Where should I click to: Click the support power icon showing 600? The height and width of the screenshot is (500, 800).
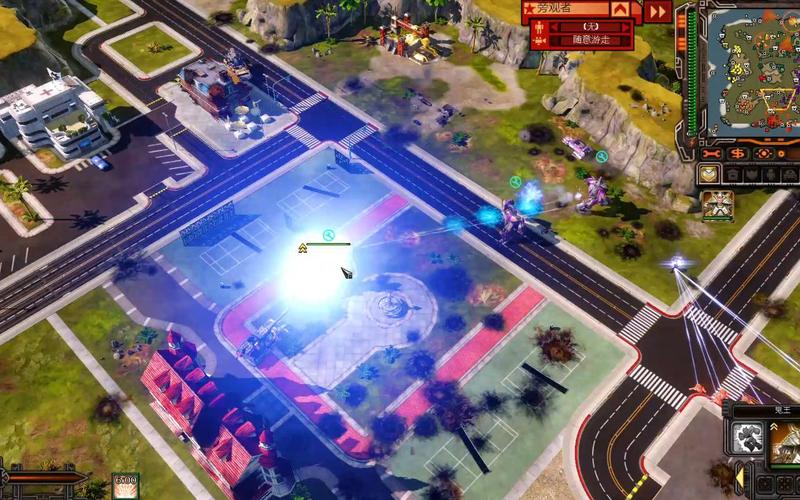pos(125,485)
